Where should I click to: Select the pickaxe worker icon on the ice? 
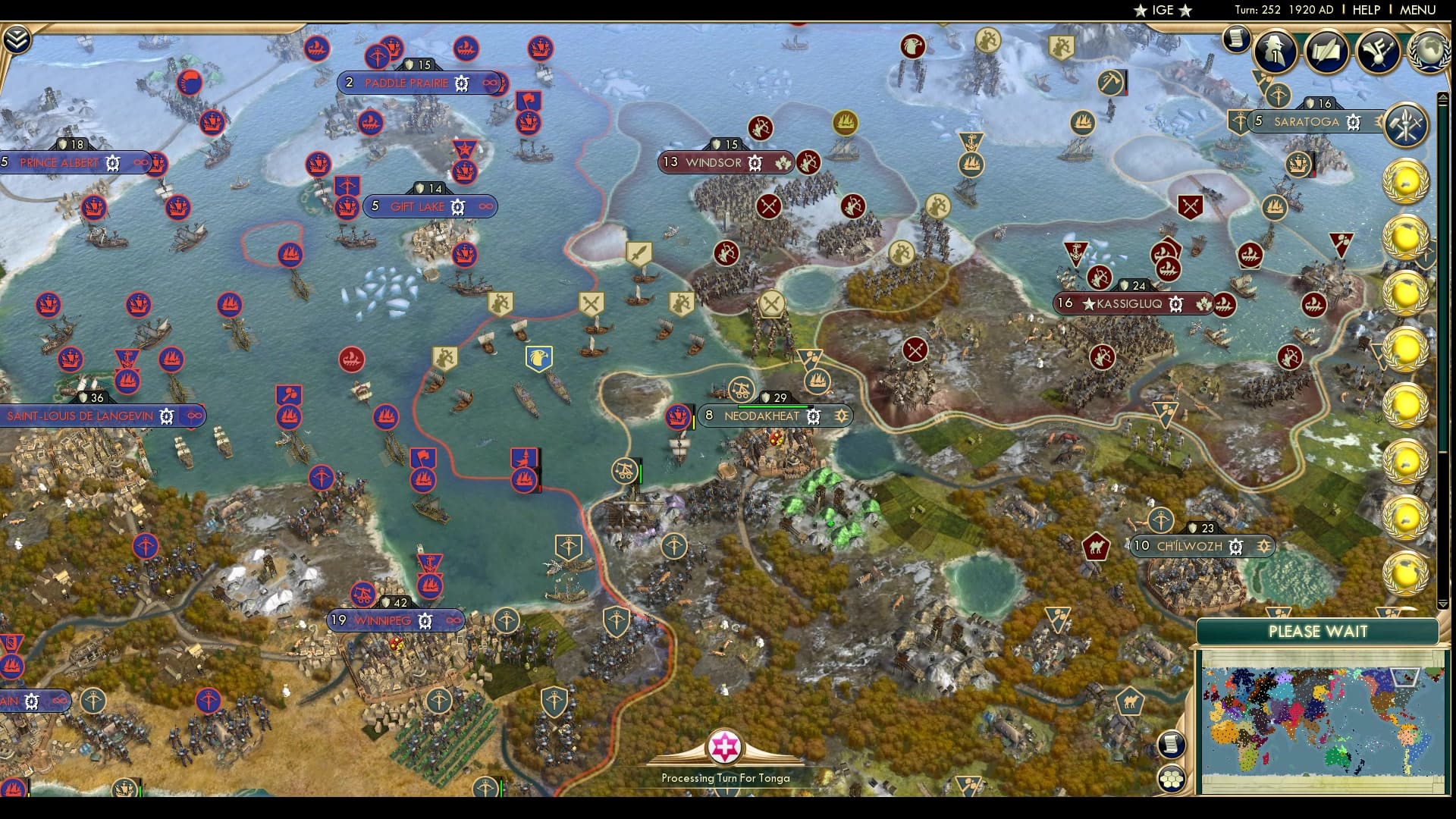1109,83
